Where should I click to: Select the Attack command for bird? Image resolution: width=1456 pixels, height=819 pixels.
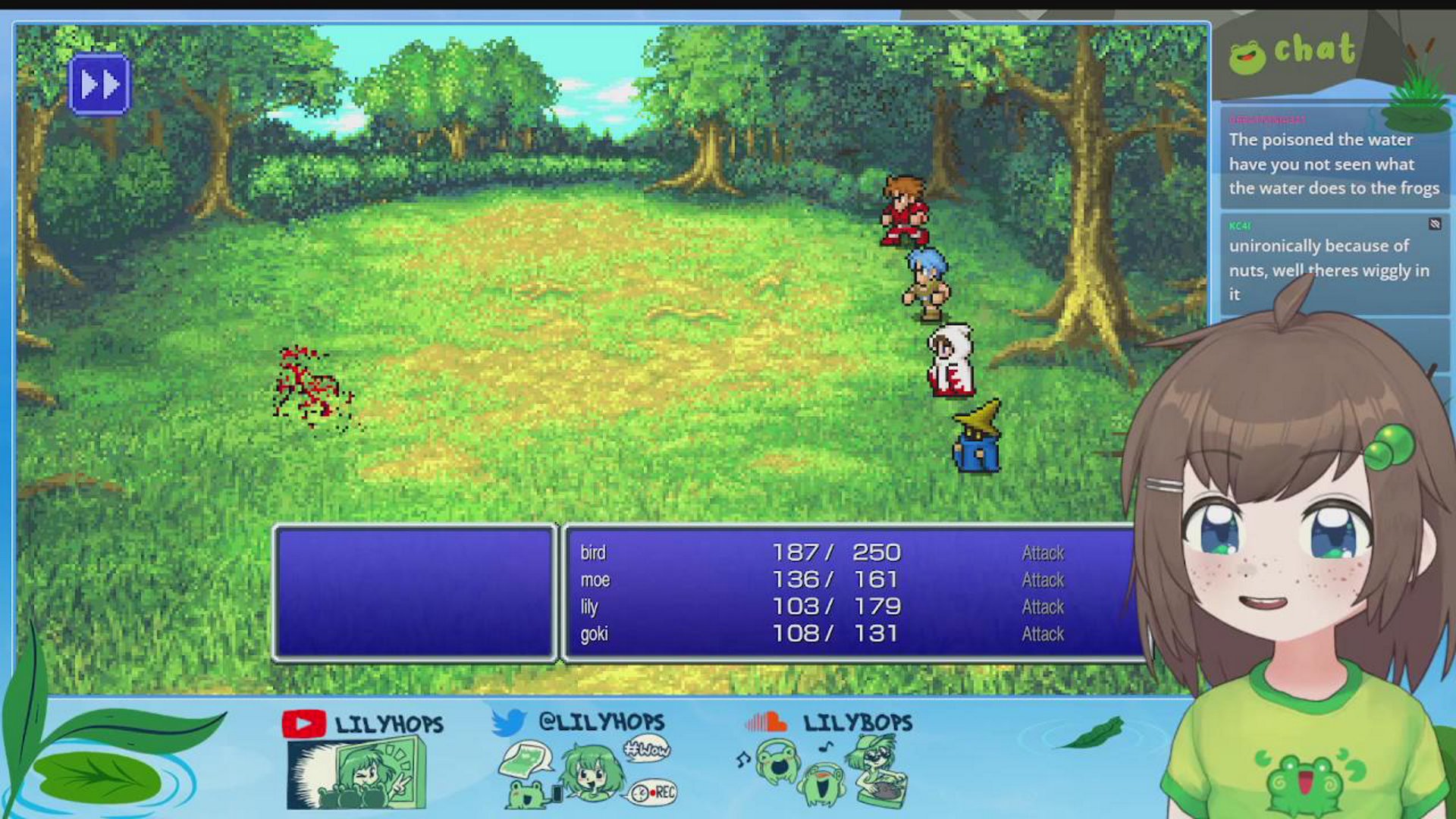1042,553
